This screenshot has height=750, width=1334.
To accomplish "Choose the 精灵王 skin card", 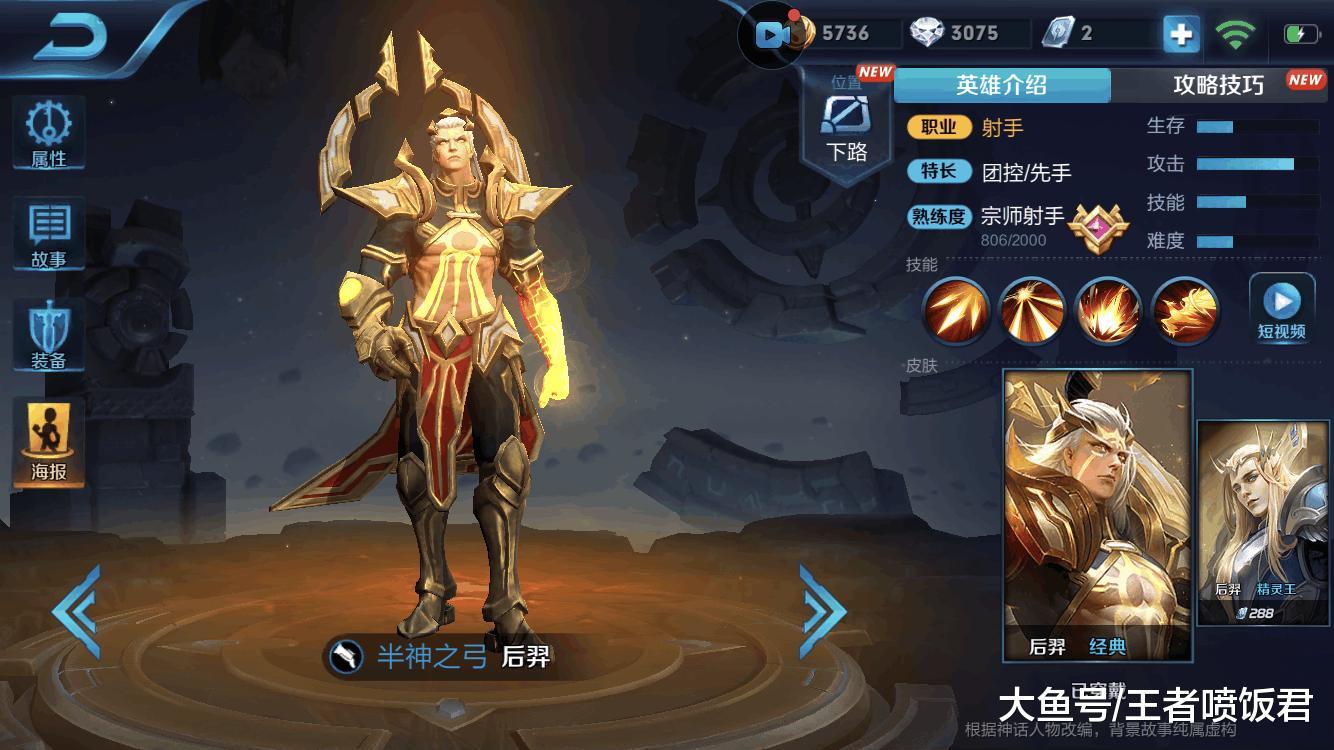I will pyautogui.click(x=1264, y=522).
